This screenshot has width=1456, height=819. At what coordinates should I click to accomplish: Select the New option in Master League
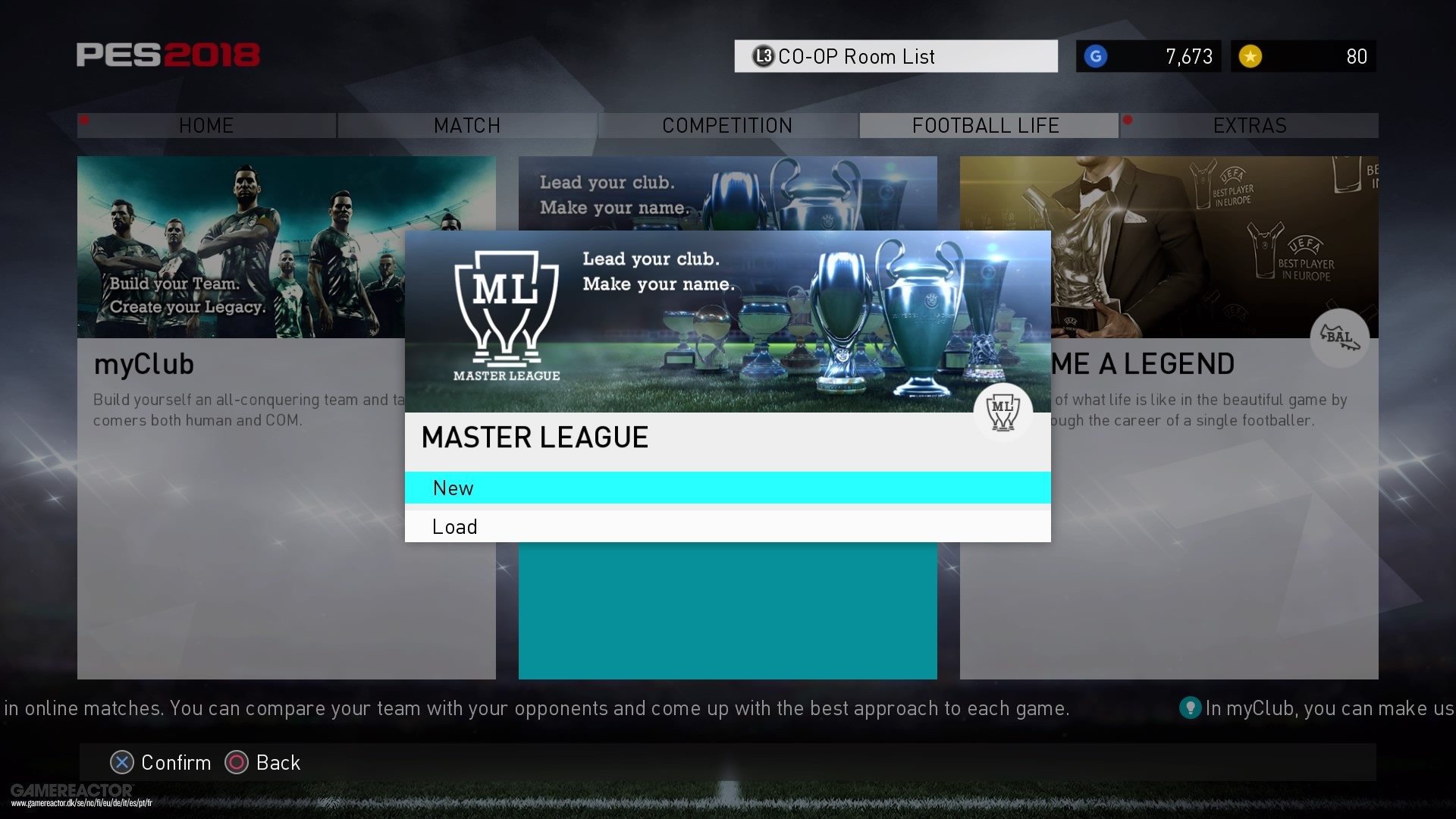click(x=728, y=488)
